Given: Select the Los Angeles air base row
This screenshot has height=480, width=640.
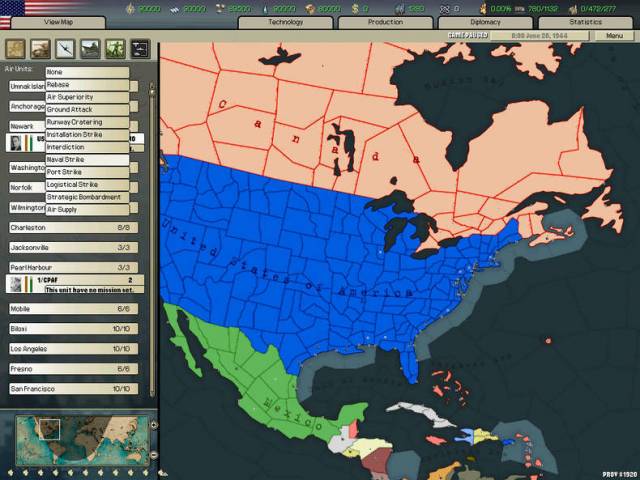Looking at the screenshot, I should point(71,348).
